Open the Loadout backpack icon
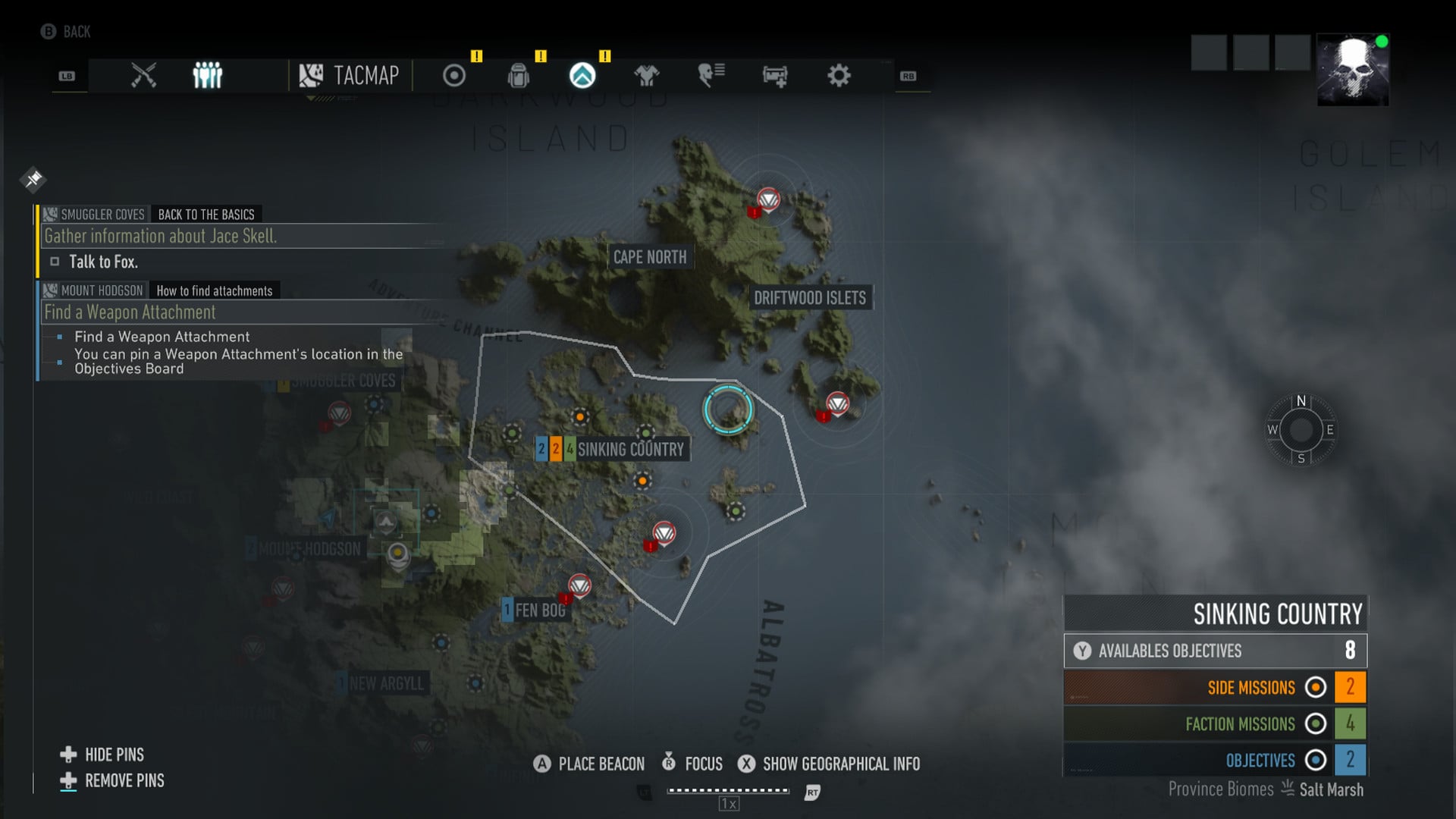 (519, 76)
